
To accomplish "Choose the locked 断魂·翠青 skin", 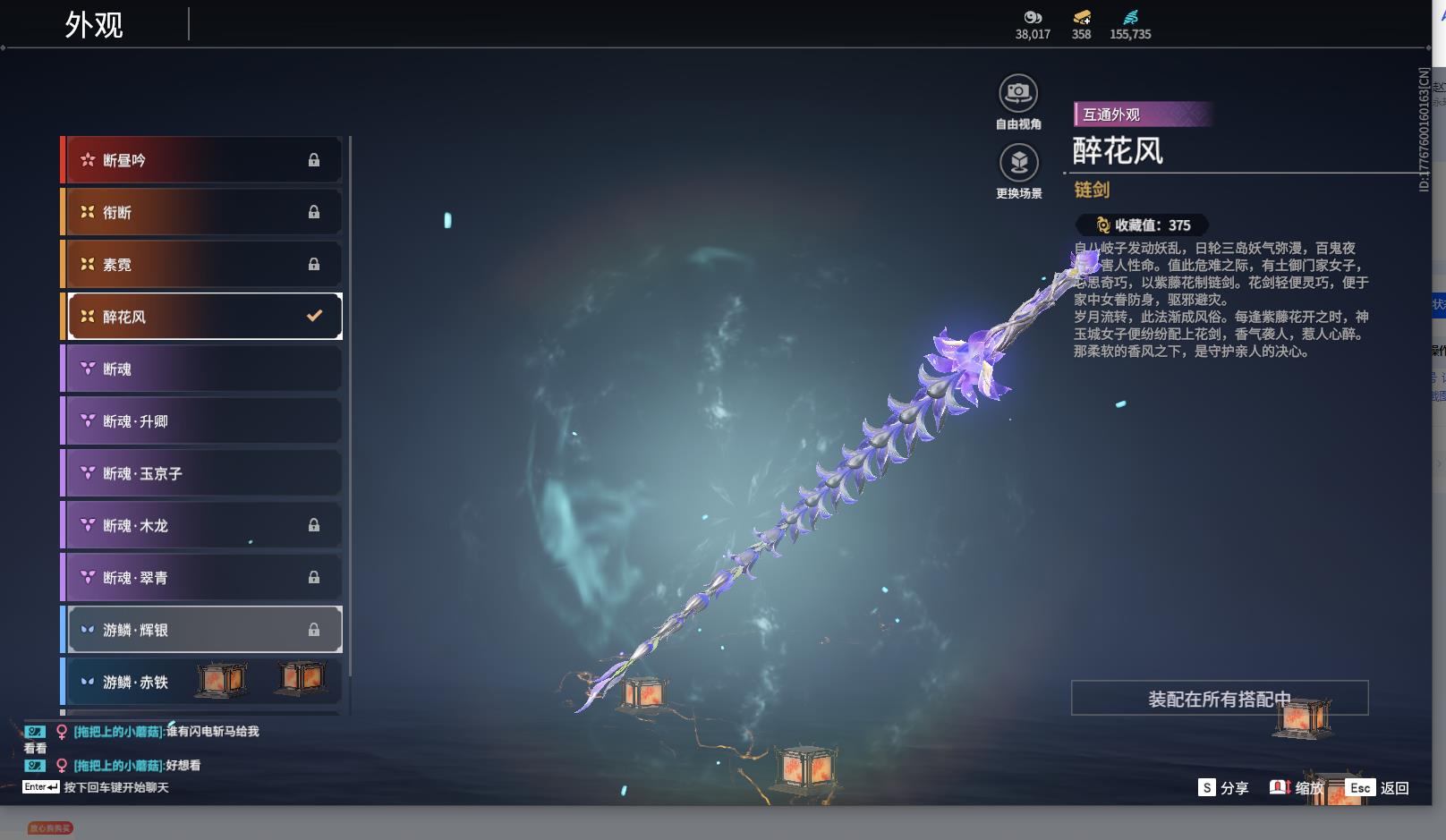I will pos(203,578).
